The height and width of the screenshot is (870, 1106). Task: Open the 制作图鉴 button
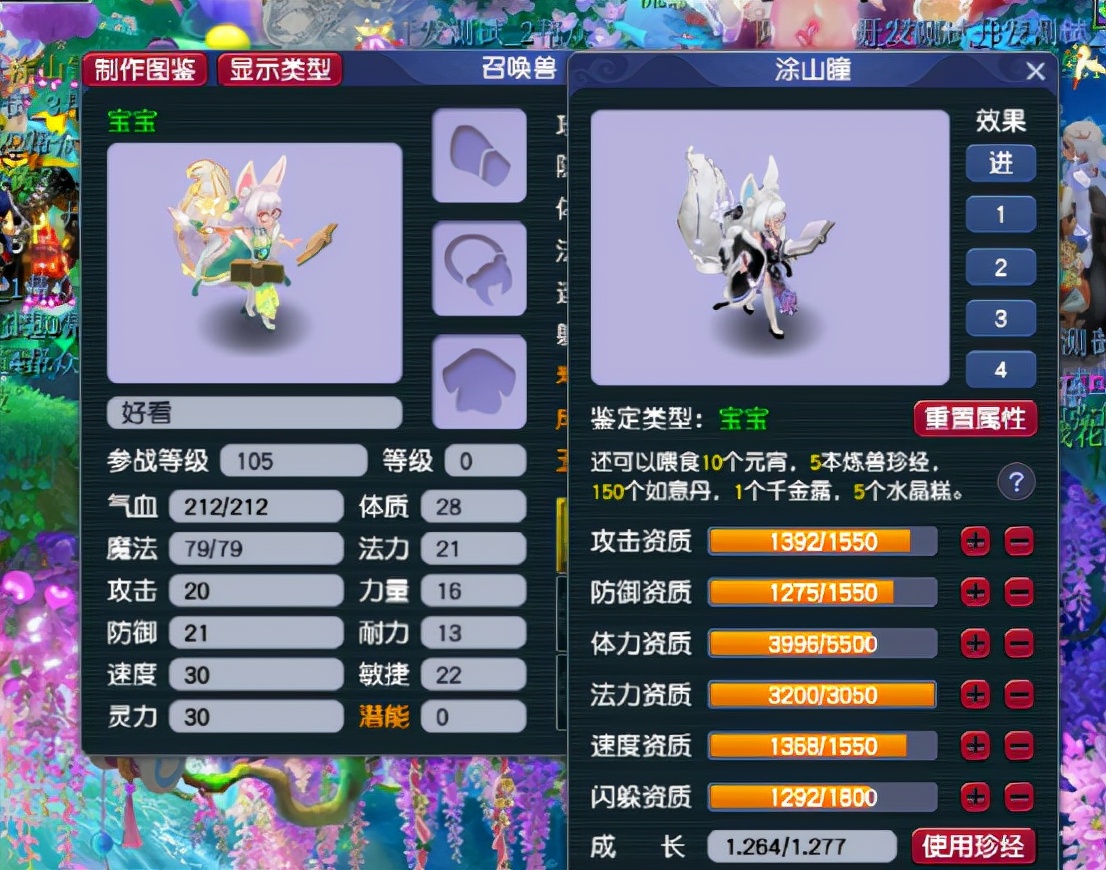pos(145,70)
